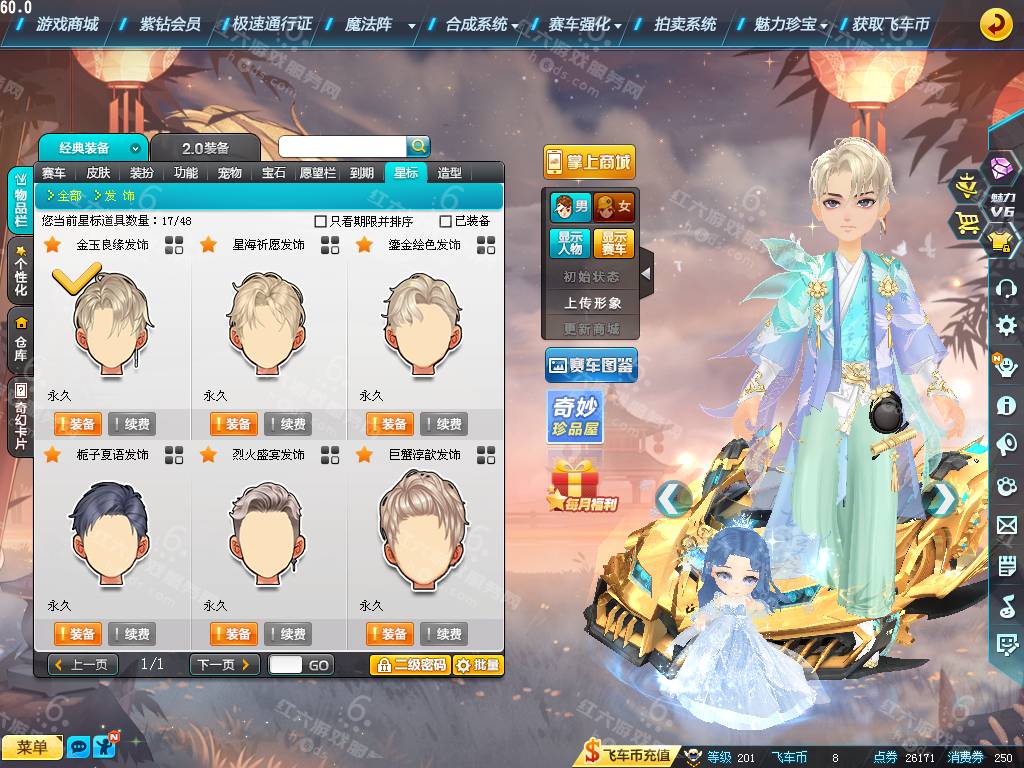The height and width of the screenshot is (768, 1024).
Task: Open the 掌上商城 mobile mall
Action: pos(589,162)
